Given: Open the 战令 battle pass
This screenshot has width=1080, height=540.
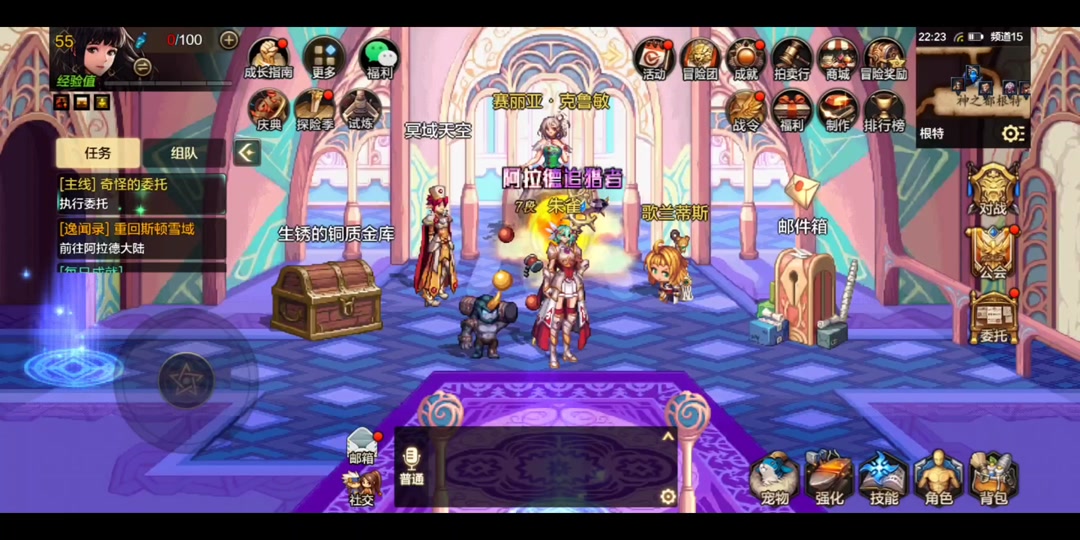Looking at the screenshot, I should click(746, 110).
